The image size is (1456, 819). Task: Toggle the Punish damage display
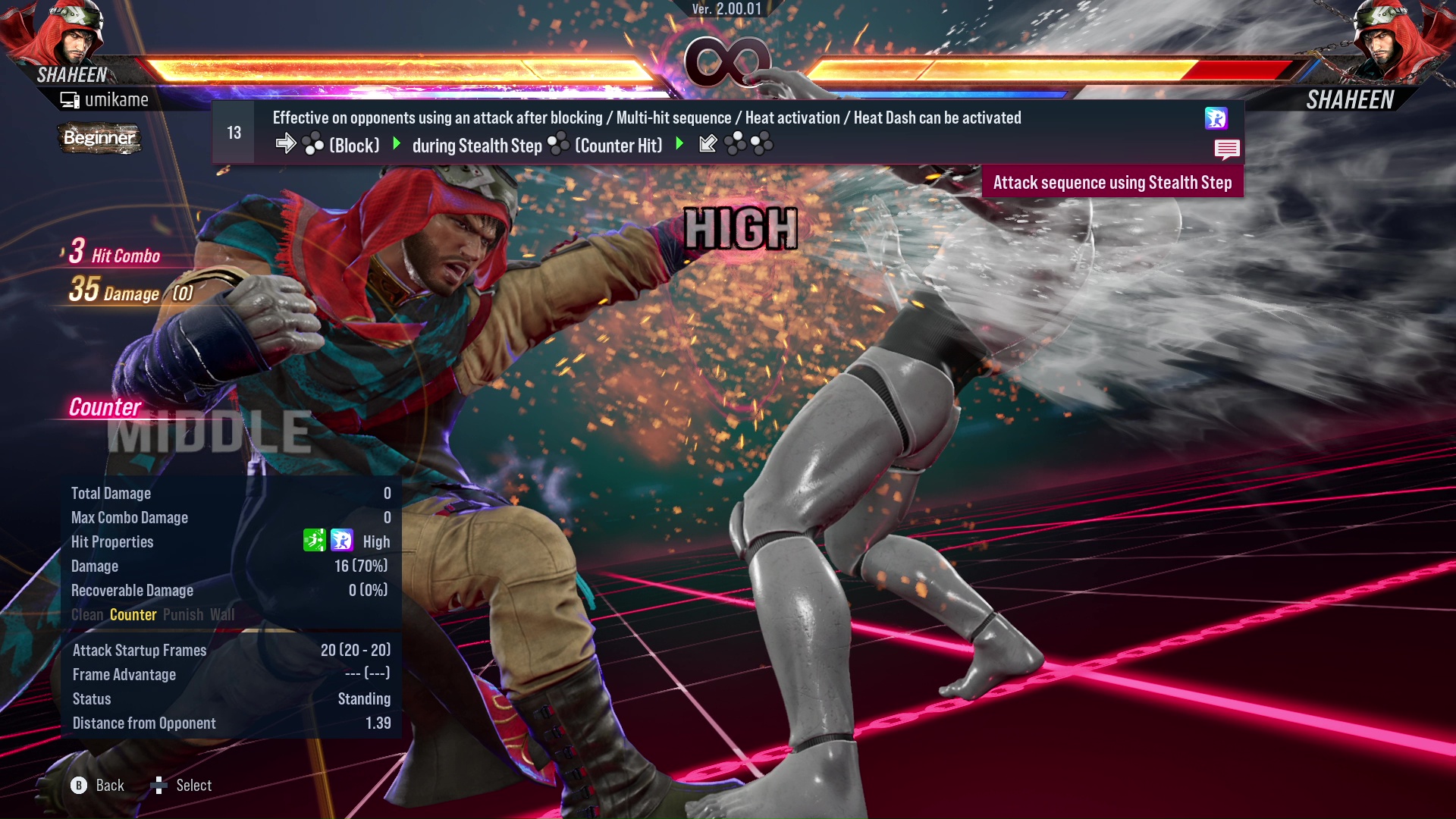pyautogui.click(x=182, y=615)
